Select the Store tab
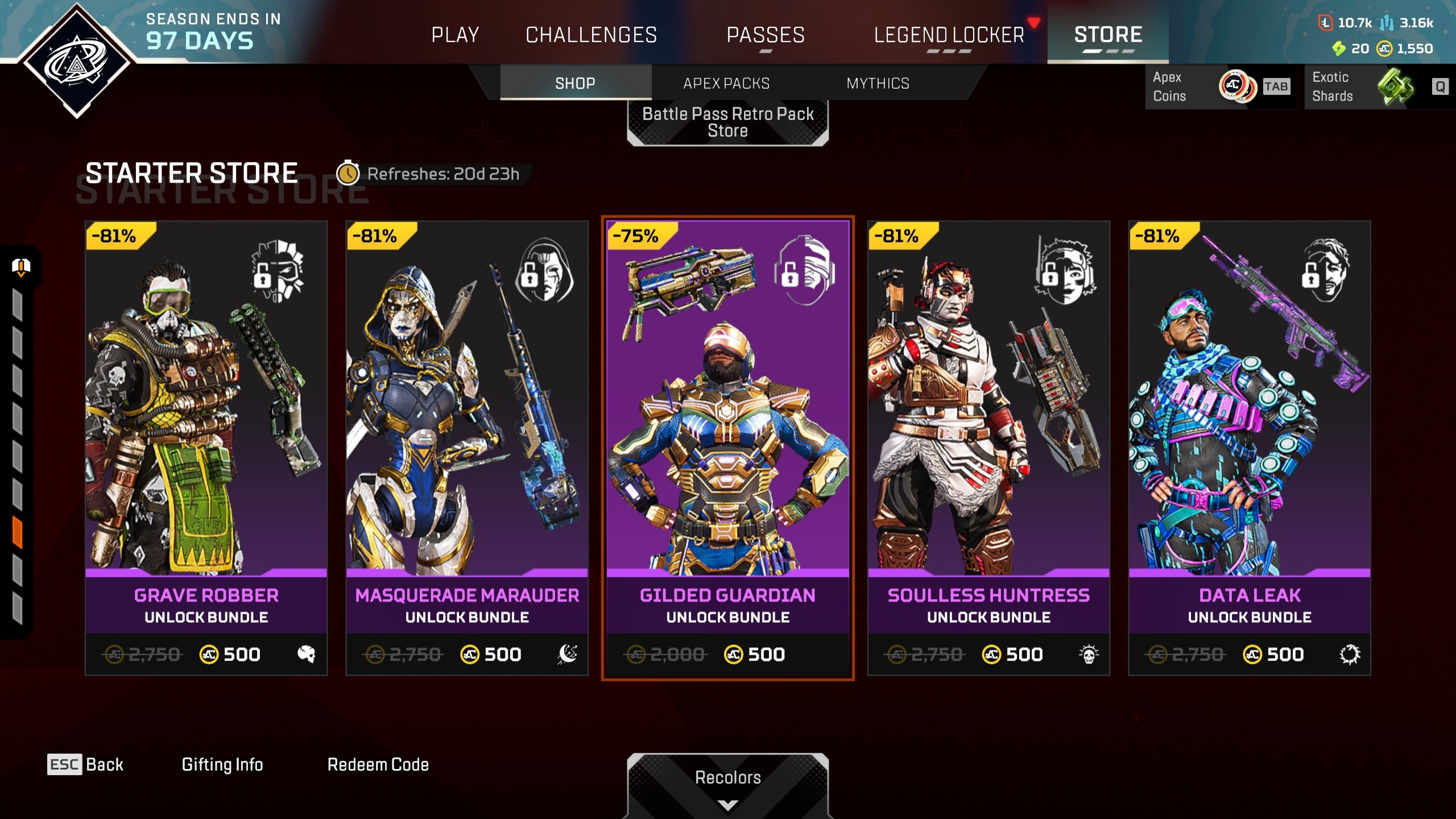The image size is (1456, 819). (x=1108, y=35)
